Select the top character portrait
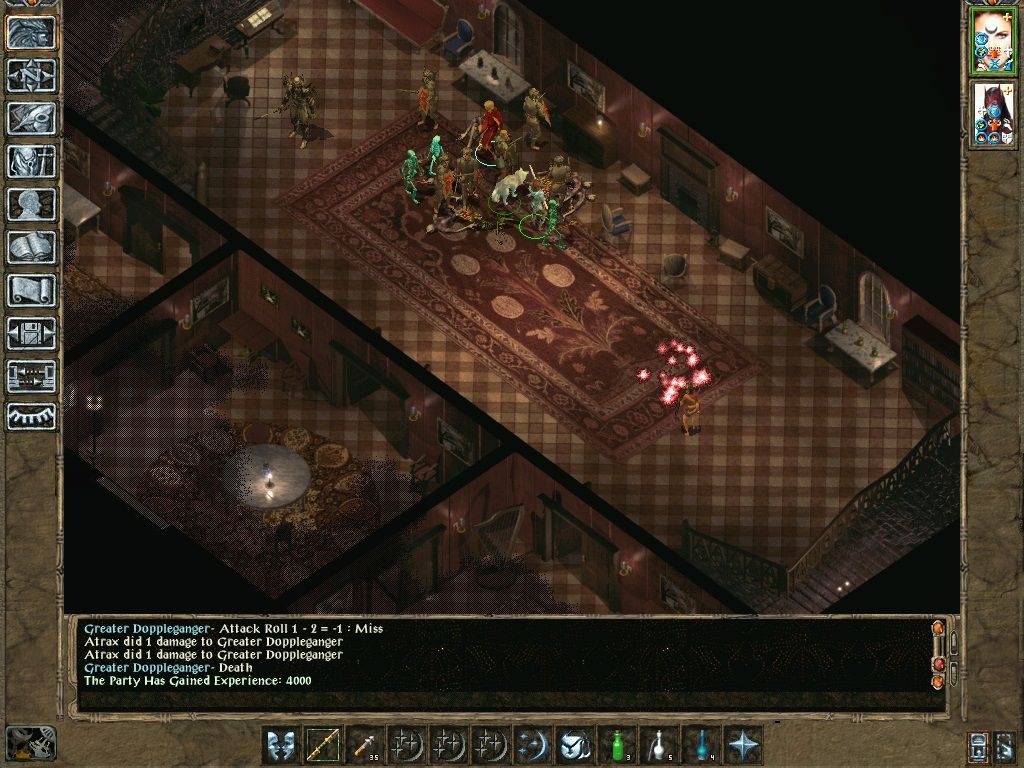Viewport: 1024px width, 768px height. click(x=993, y=42)
